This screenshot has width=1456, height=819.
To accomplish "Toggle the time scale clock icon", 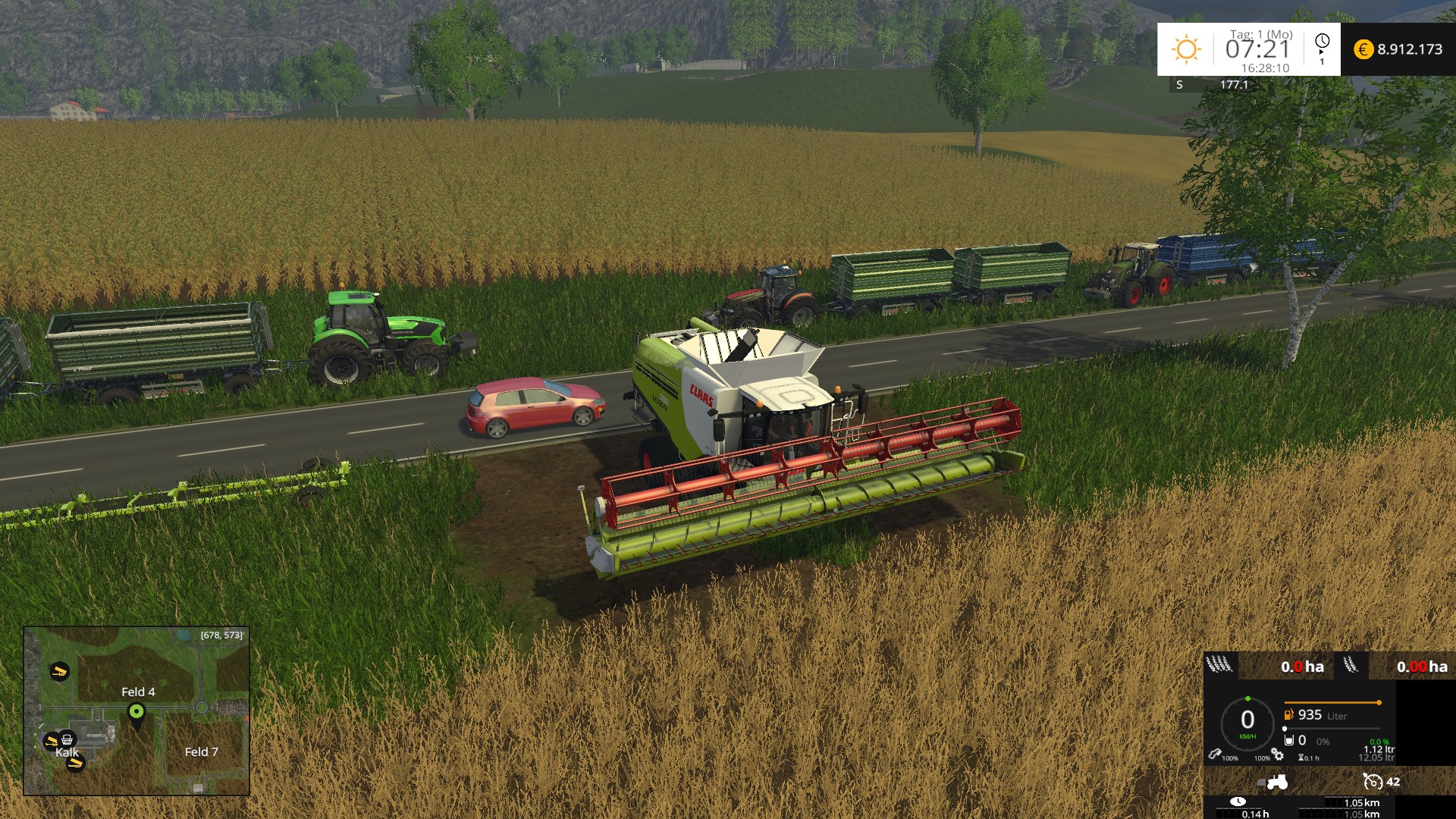I will point(1322,42).
